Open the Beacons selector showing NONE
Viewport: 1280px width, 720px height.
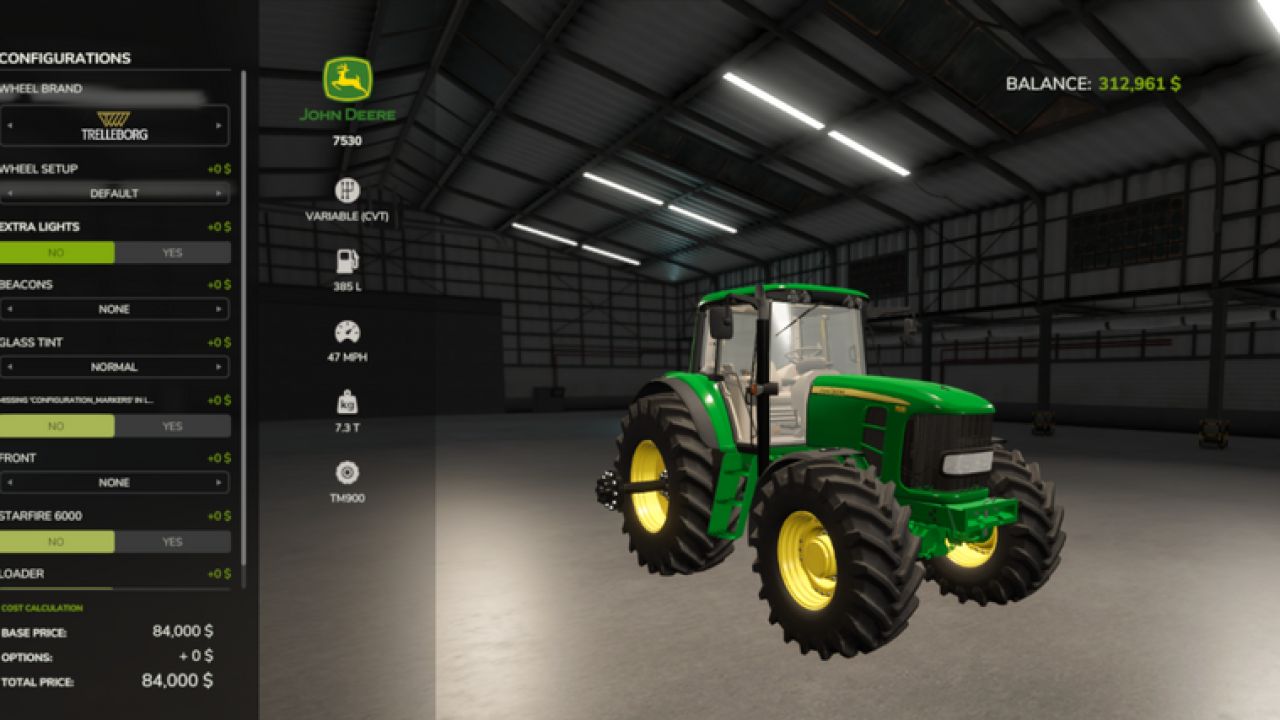(117, 309)
